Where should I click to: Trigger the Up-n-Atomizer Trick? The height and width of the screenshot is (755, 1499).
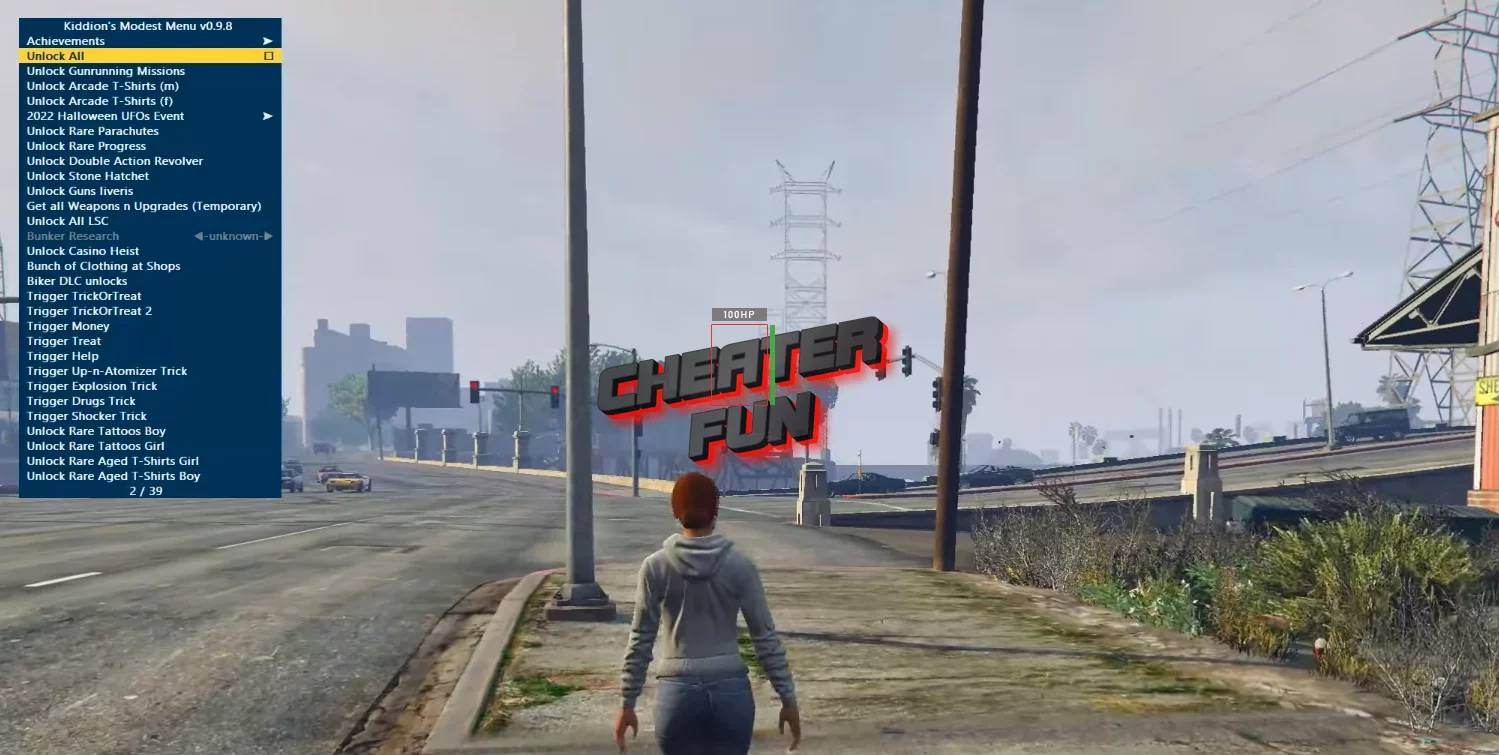[106, 370]
